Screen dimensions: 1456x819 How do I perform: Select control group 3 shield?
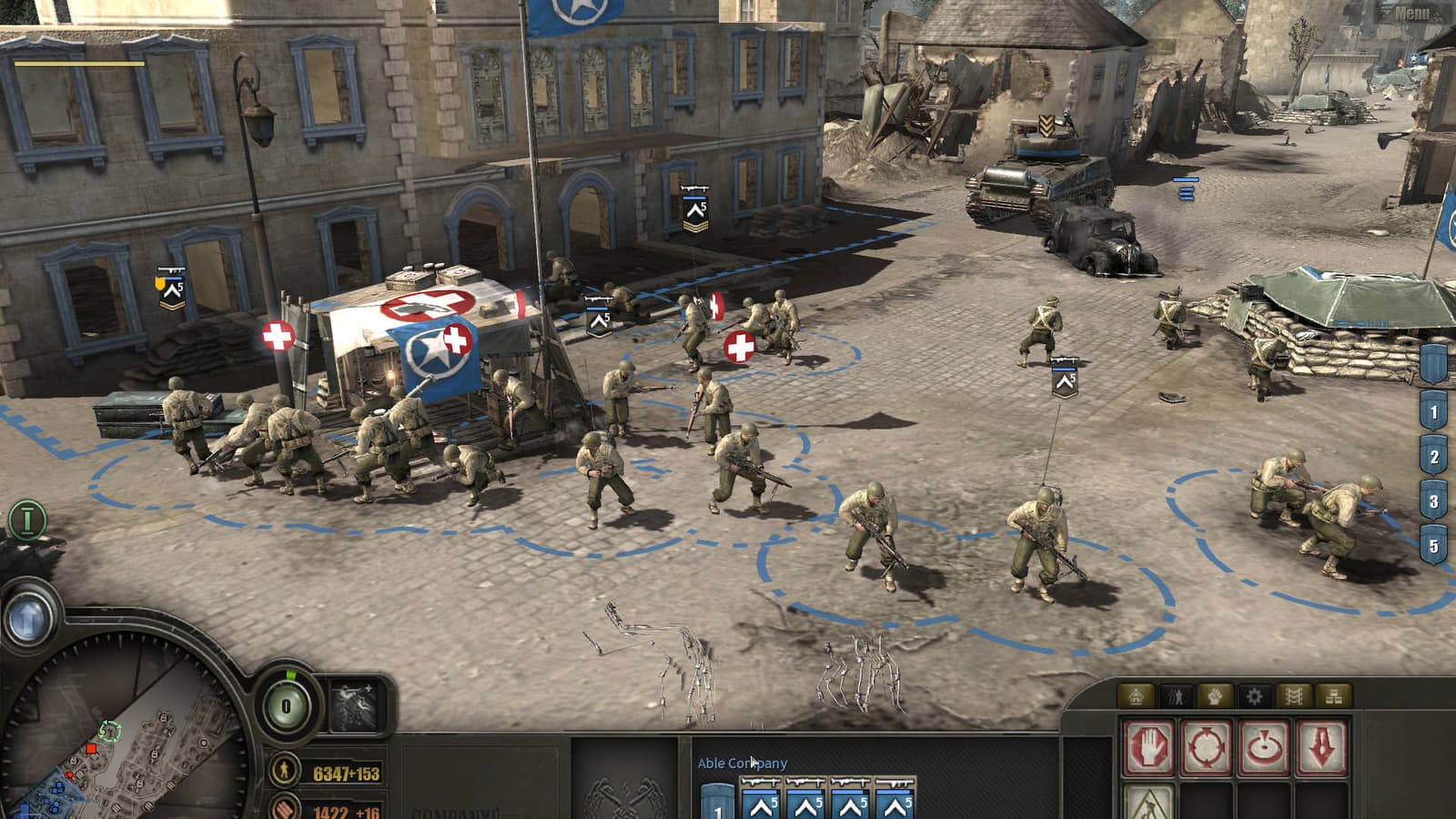click(1433, 501)
